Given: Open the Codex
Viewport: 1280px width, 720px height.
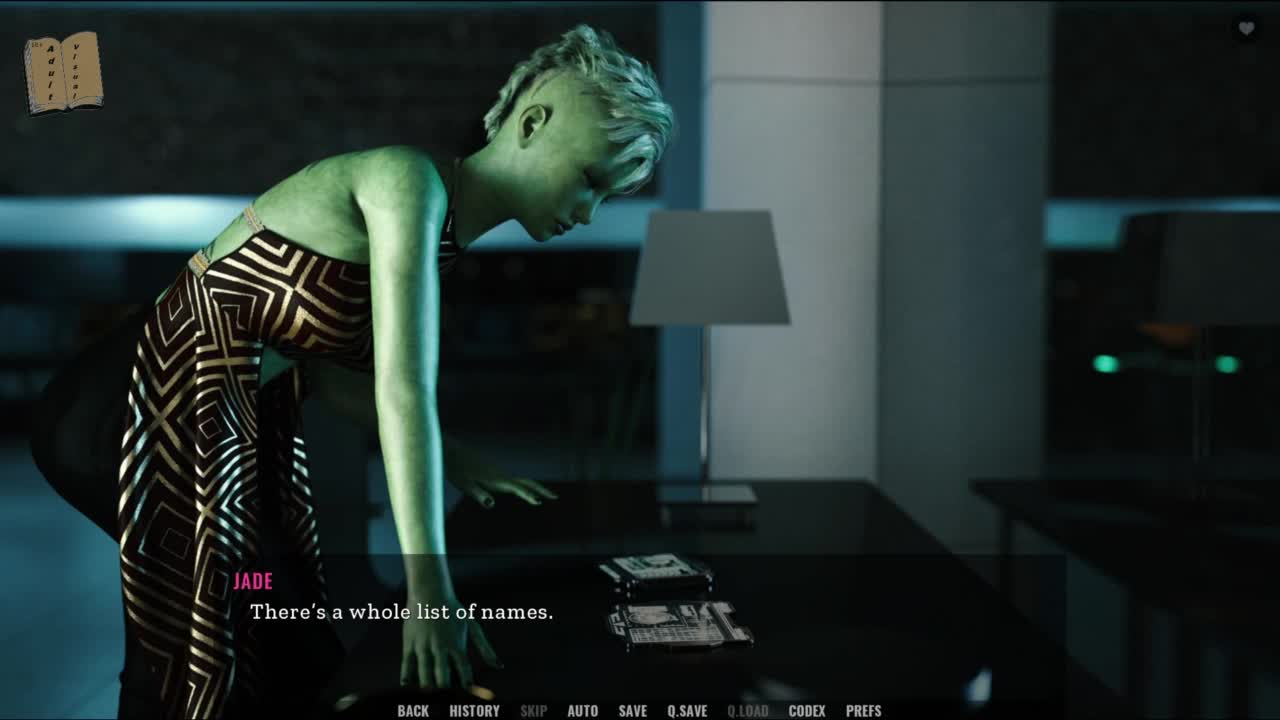Looking at the screenshot, I should coord(807,711).
